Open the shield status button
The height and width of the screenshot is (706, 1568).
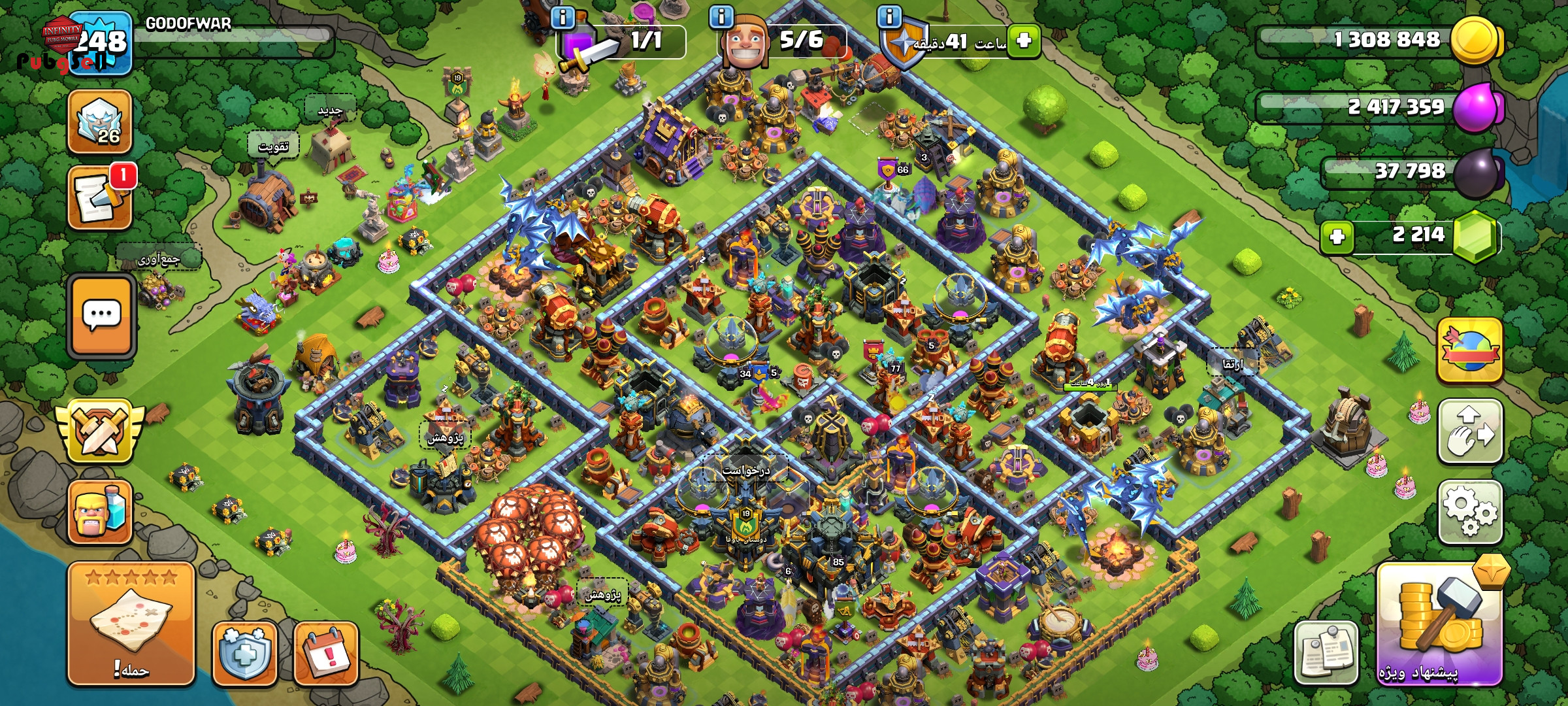[x=245, y=653]
